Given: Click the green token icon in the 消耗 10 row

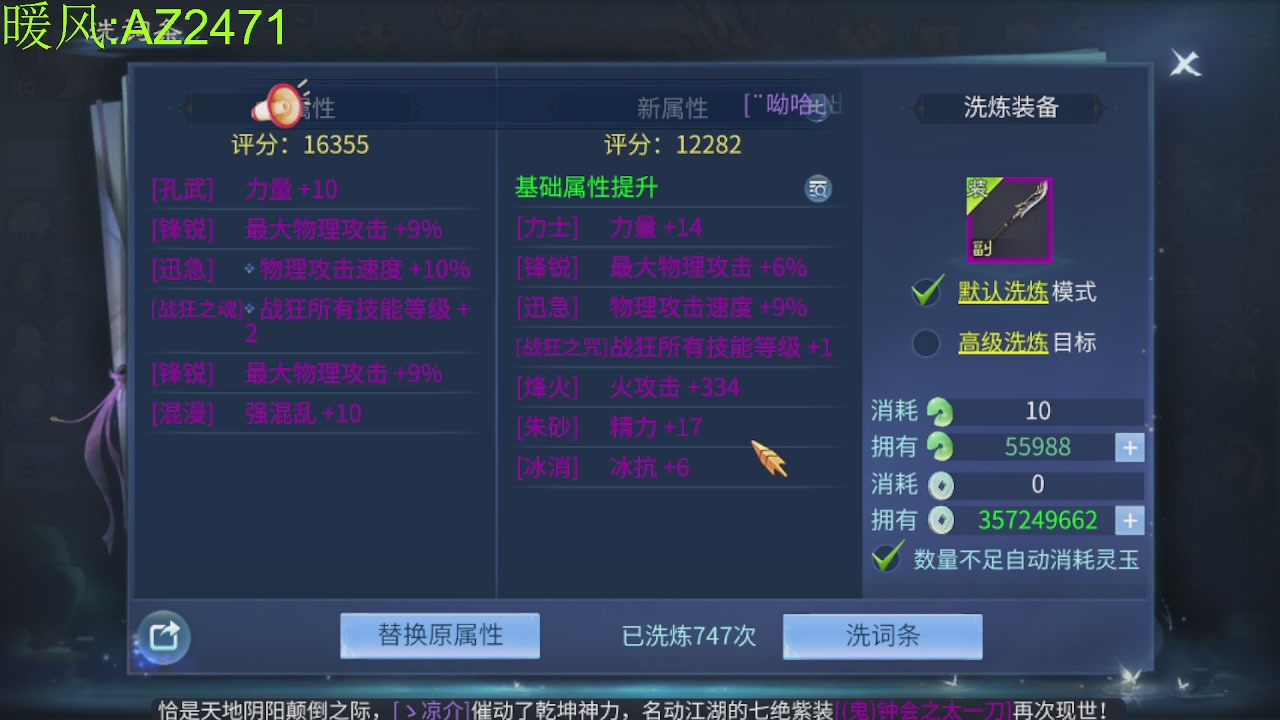Looking at the screenshot, I should click(x=938, y=411).
